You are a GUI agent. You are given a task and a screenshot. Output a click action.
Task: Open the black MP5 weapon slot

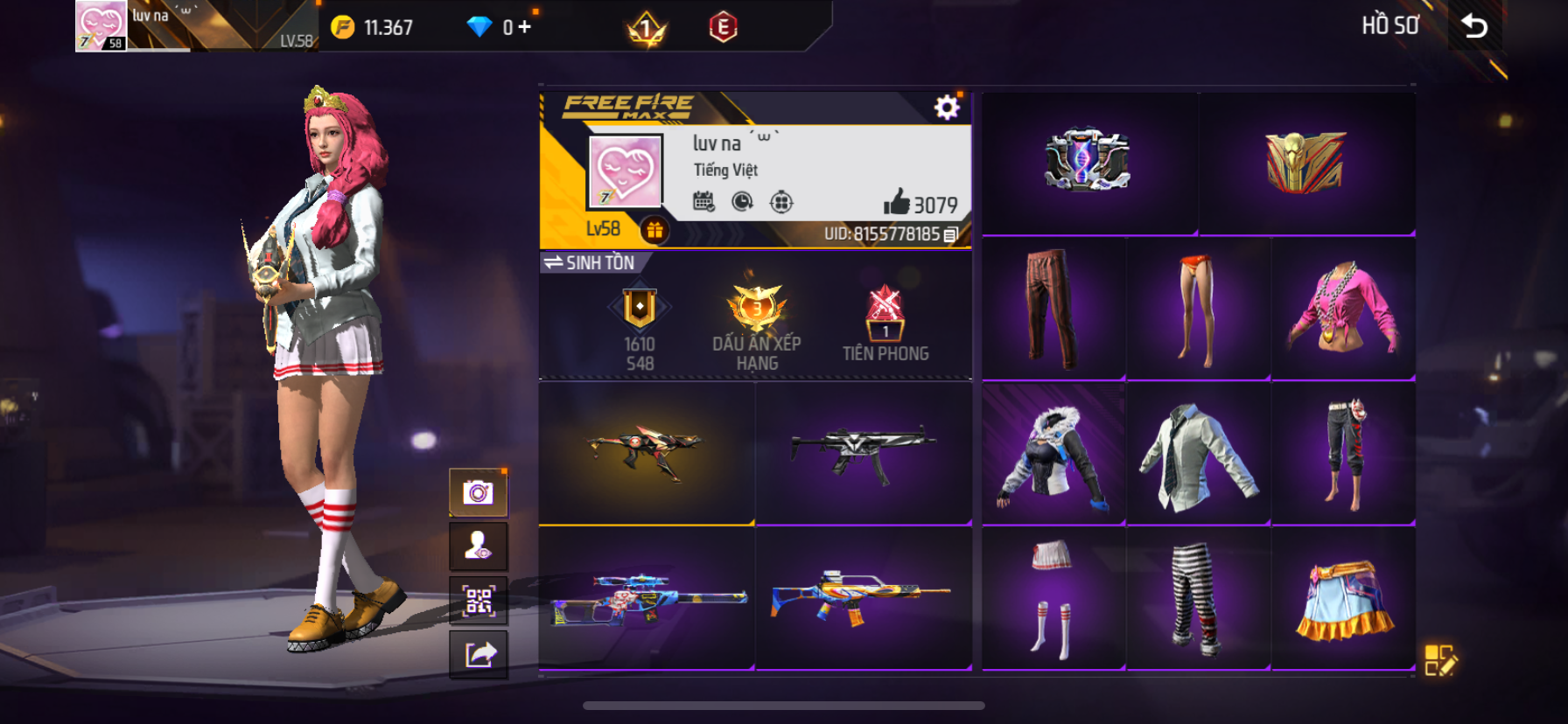[x=864, y=453]
